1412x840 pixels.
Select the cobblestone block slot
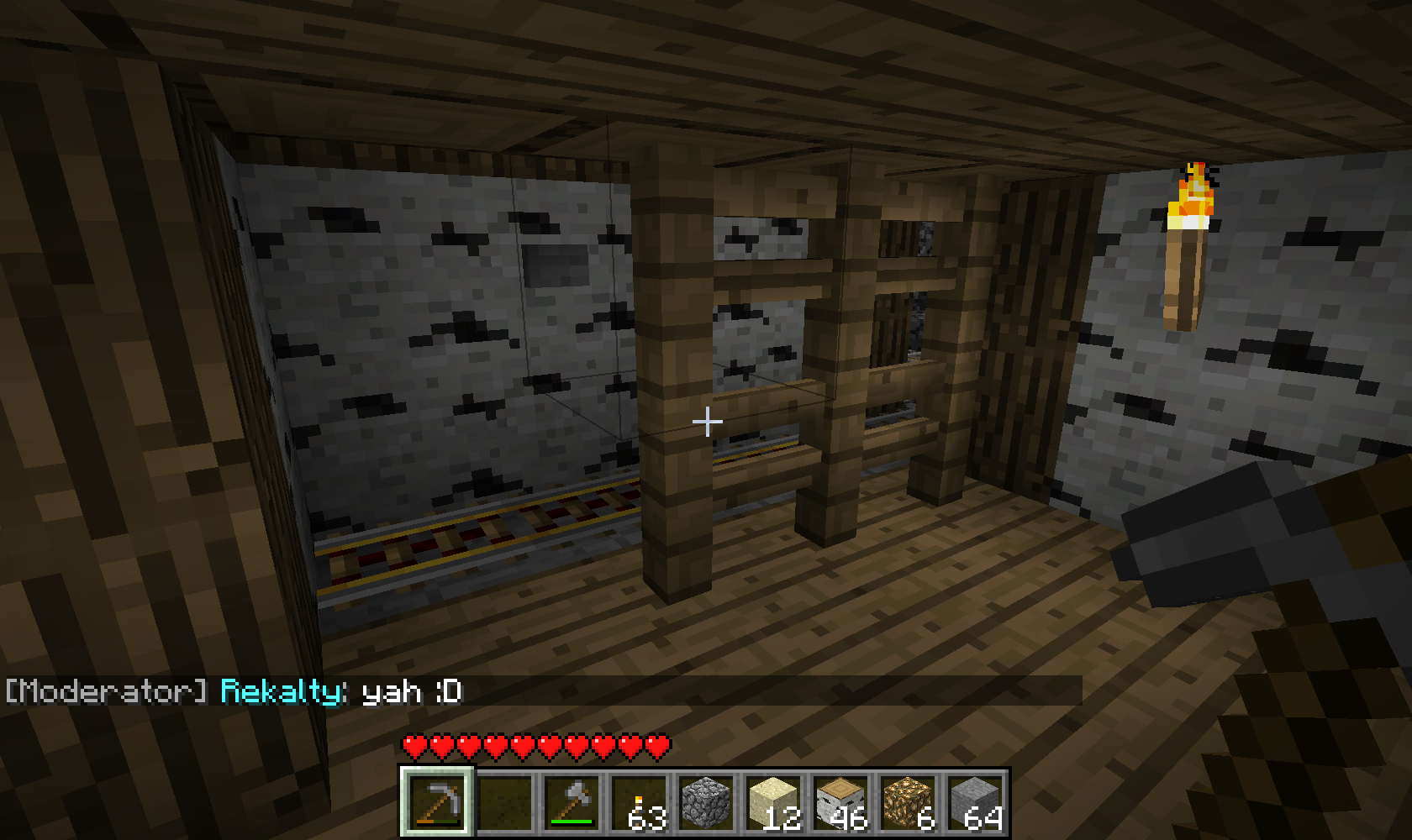point(706,802)
